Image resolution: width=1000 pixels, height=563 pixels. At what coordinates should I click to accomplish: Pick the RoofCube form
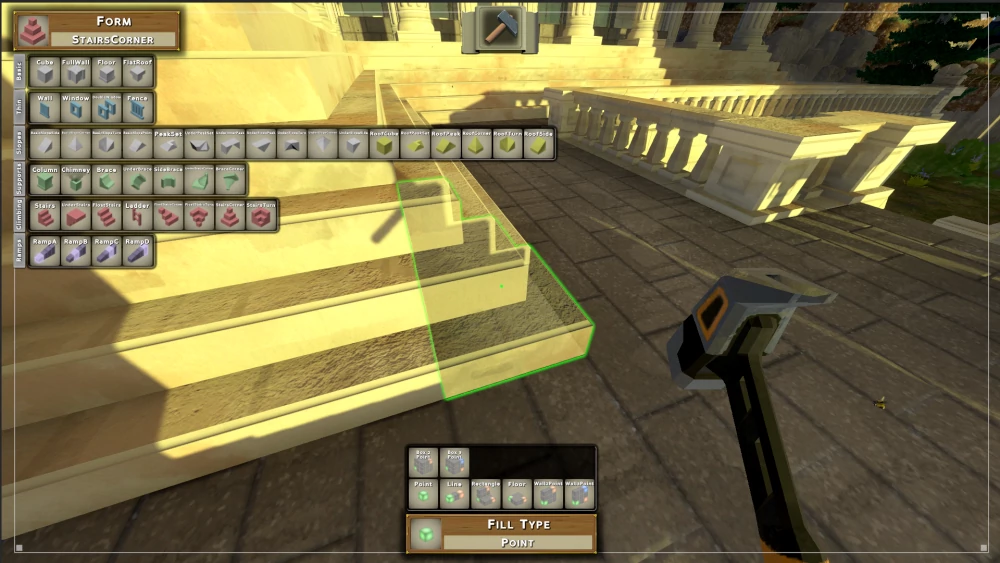point(385,144)
